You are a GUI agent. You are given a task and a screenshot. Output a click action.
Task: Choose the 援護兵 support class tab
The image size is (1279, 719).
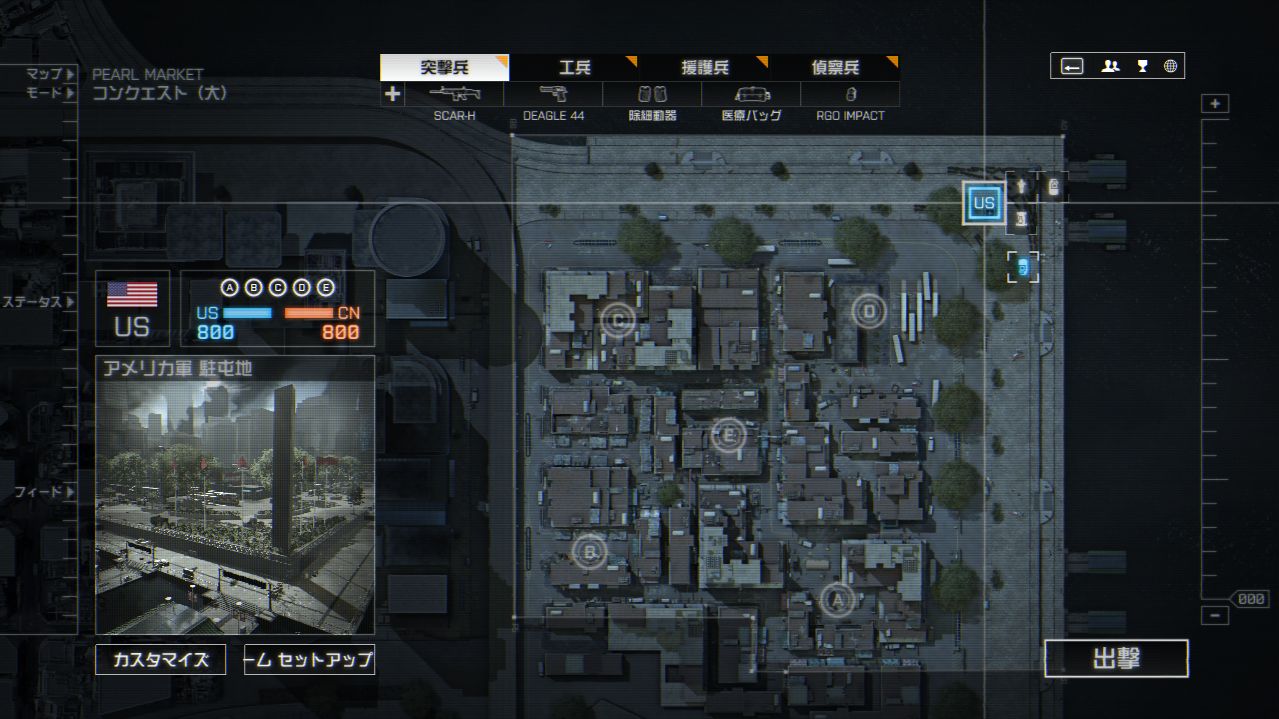pyautogui.click(x=705, y=68)
